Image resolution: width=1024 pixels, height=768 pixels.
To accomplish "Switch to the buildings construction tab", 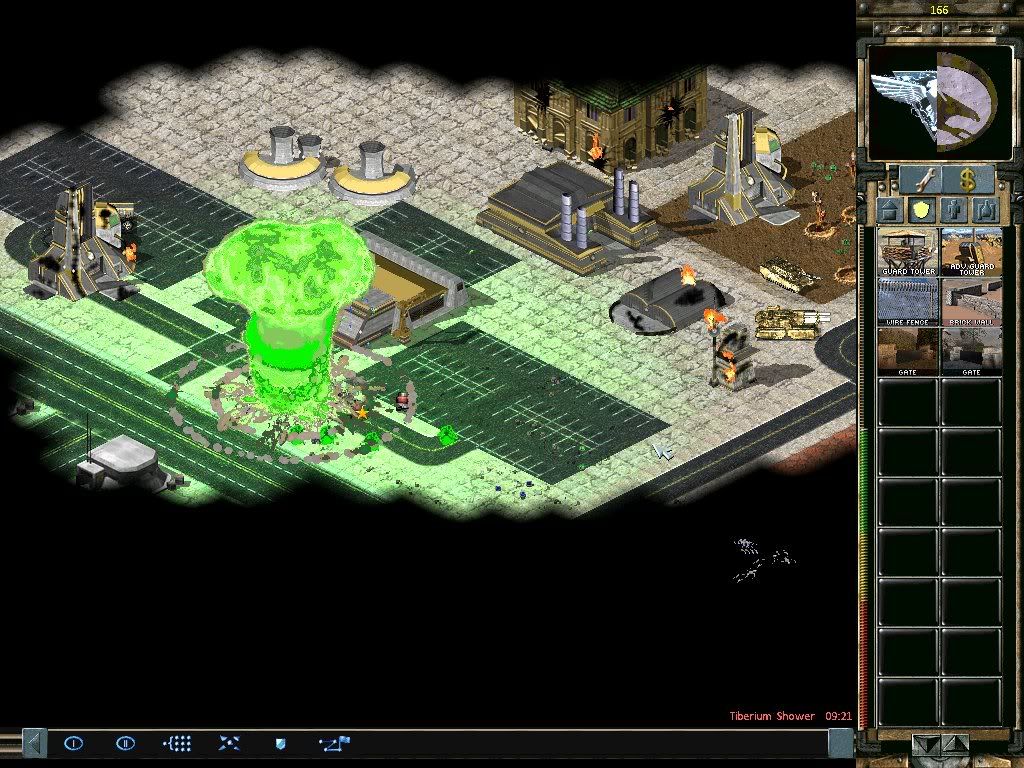I will coord(891,211).
